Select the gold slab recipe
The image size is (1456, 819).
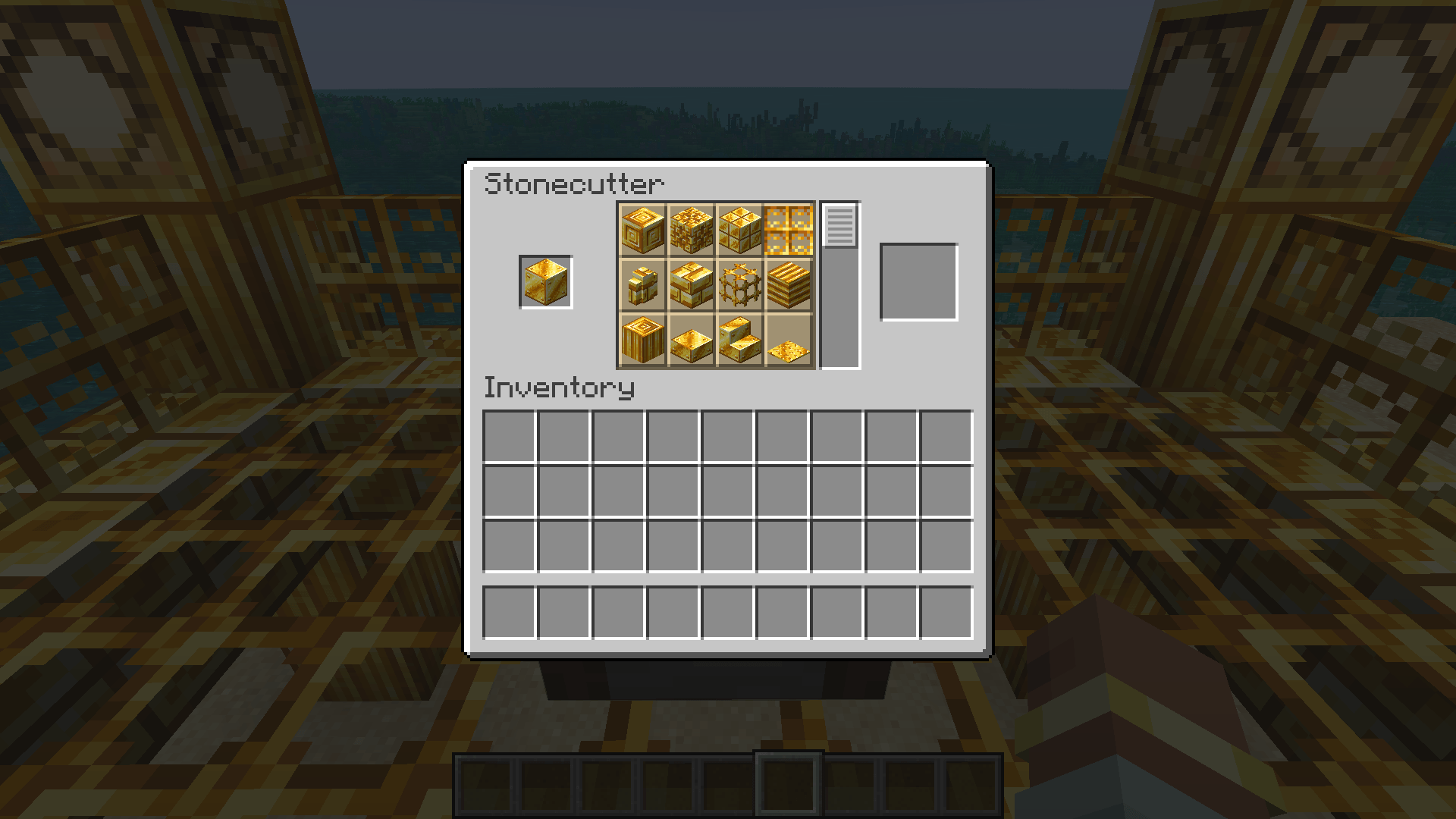pyautogui.click(x=691, y=340)
